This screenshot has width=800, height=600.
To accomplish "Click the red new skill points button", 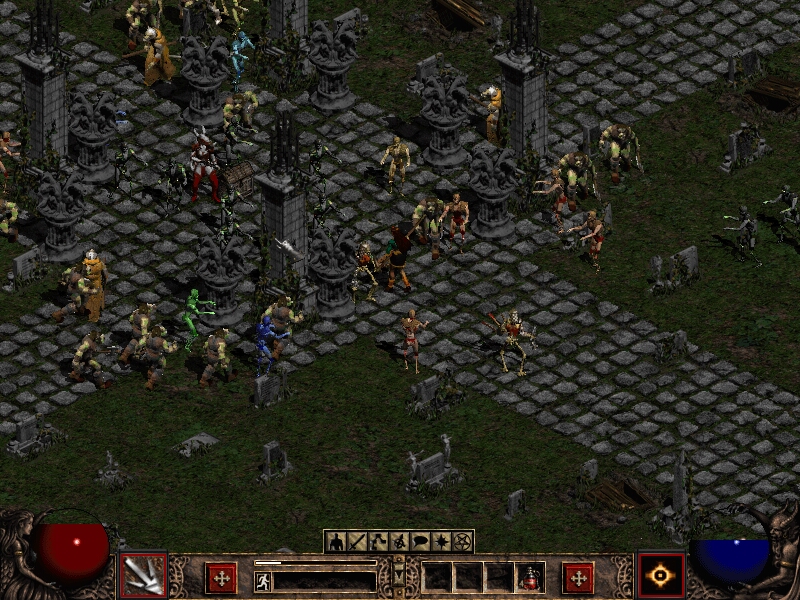I will tap(577, 578).
